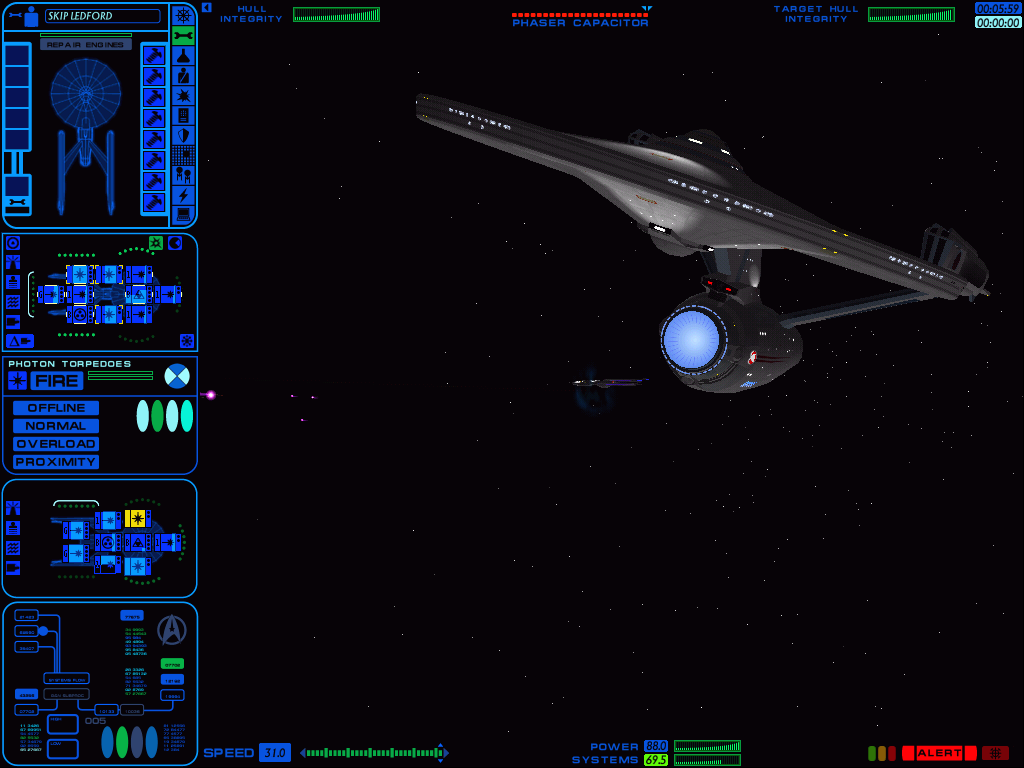Select the yellow highlighted torpedo hardpoint
Viewport: 1024px width, 768px height.
[135, 518]
